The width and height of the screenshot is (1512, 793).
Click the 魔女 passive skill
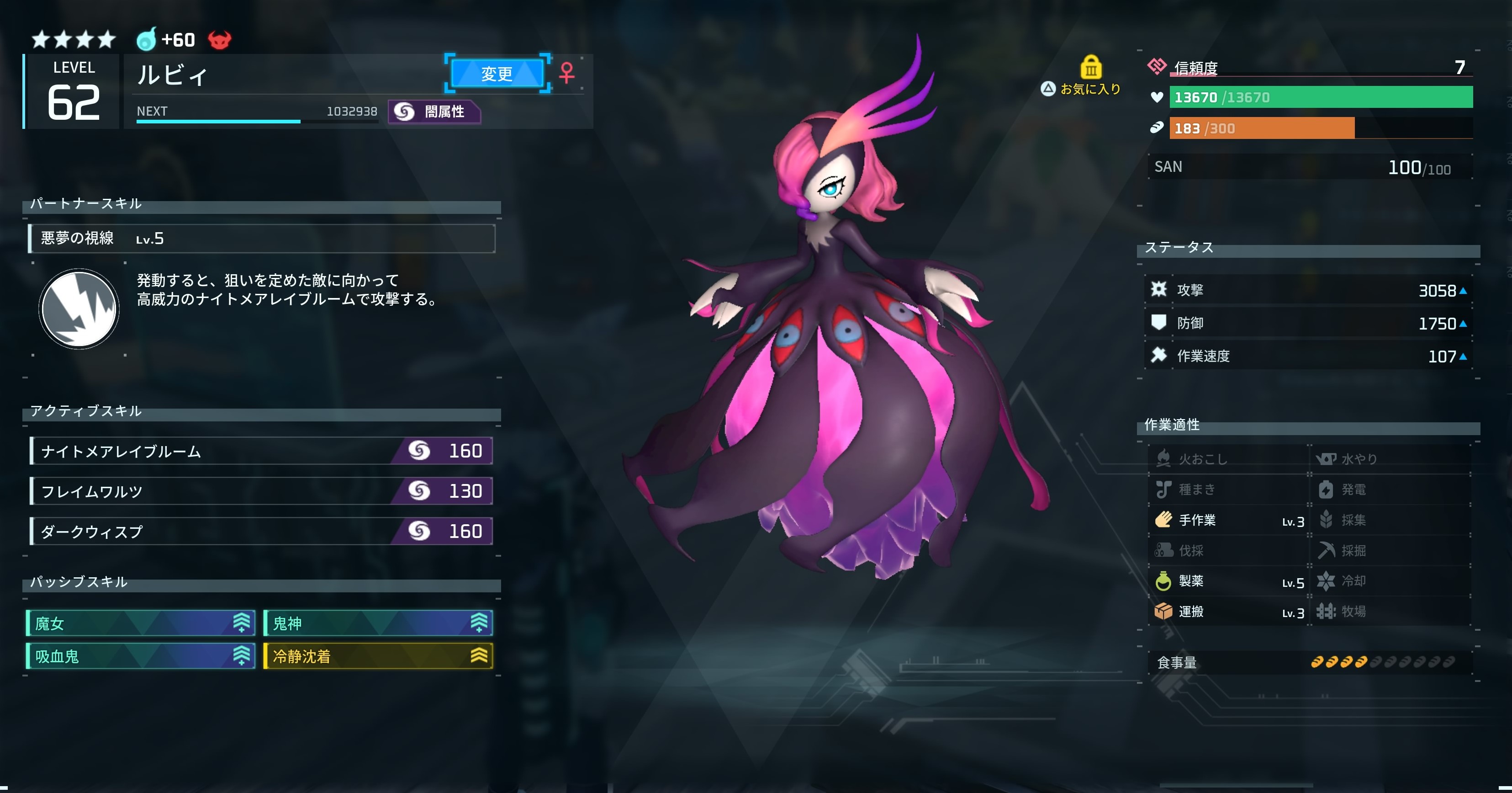[141, 623]
